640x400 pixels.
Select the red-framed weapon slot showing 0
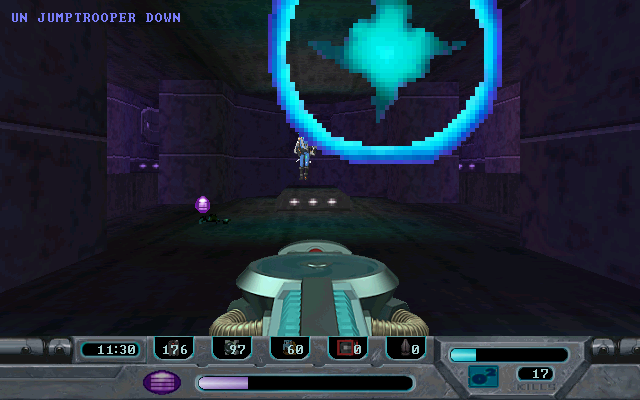[348, 349]
